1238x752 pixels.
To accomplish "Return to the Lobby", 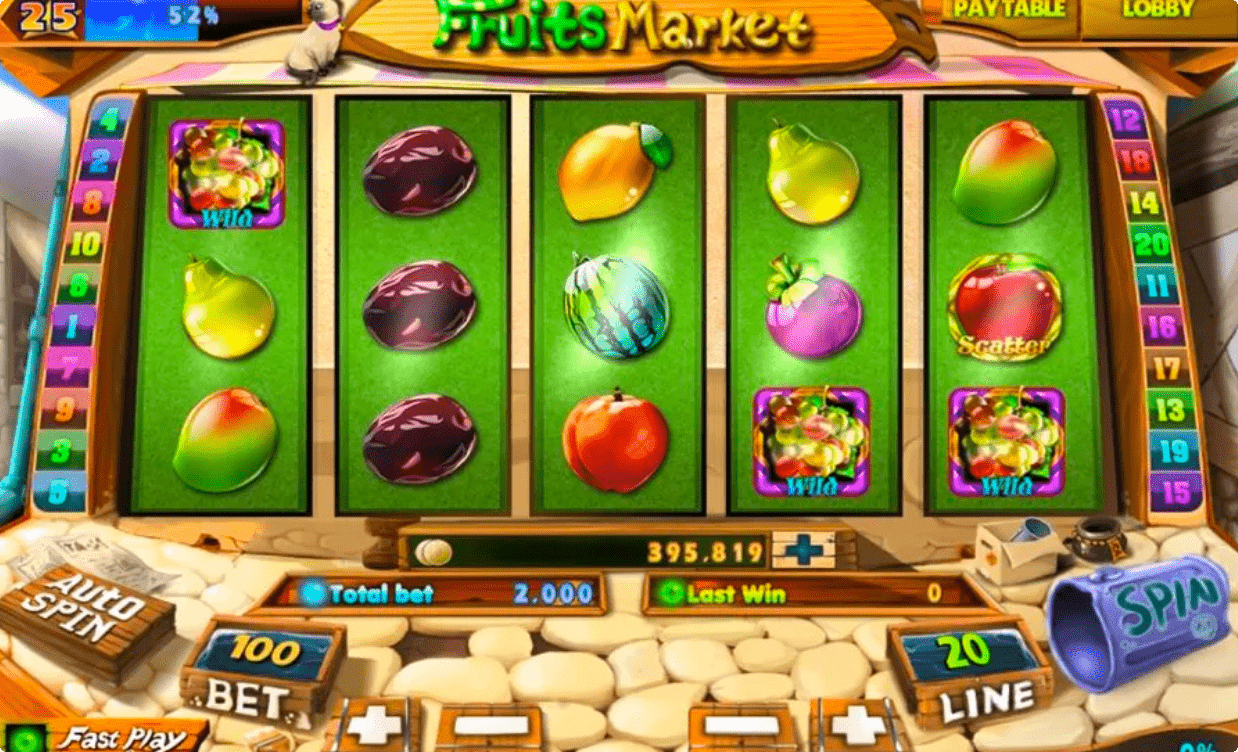I will point(1158,12).
